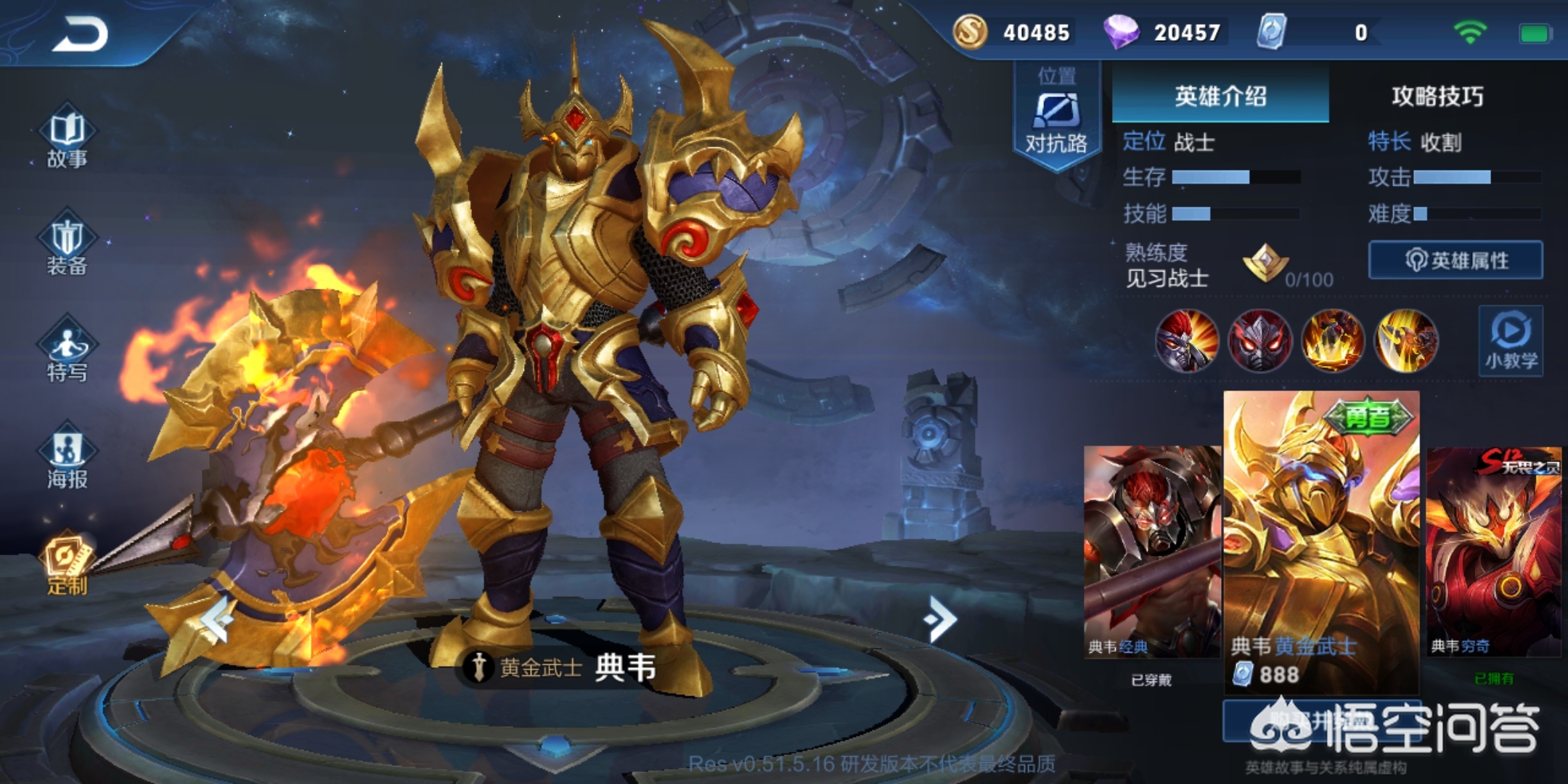Open the 装备 equipment page
The image size is (1568, 784).
coord(67,247)
